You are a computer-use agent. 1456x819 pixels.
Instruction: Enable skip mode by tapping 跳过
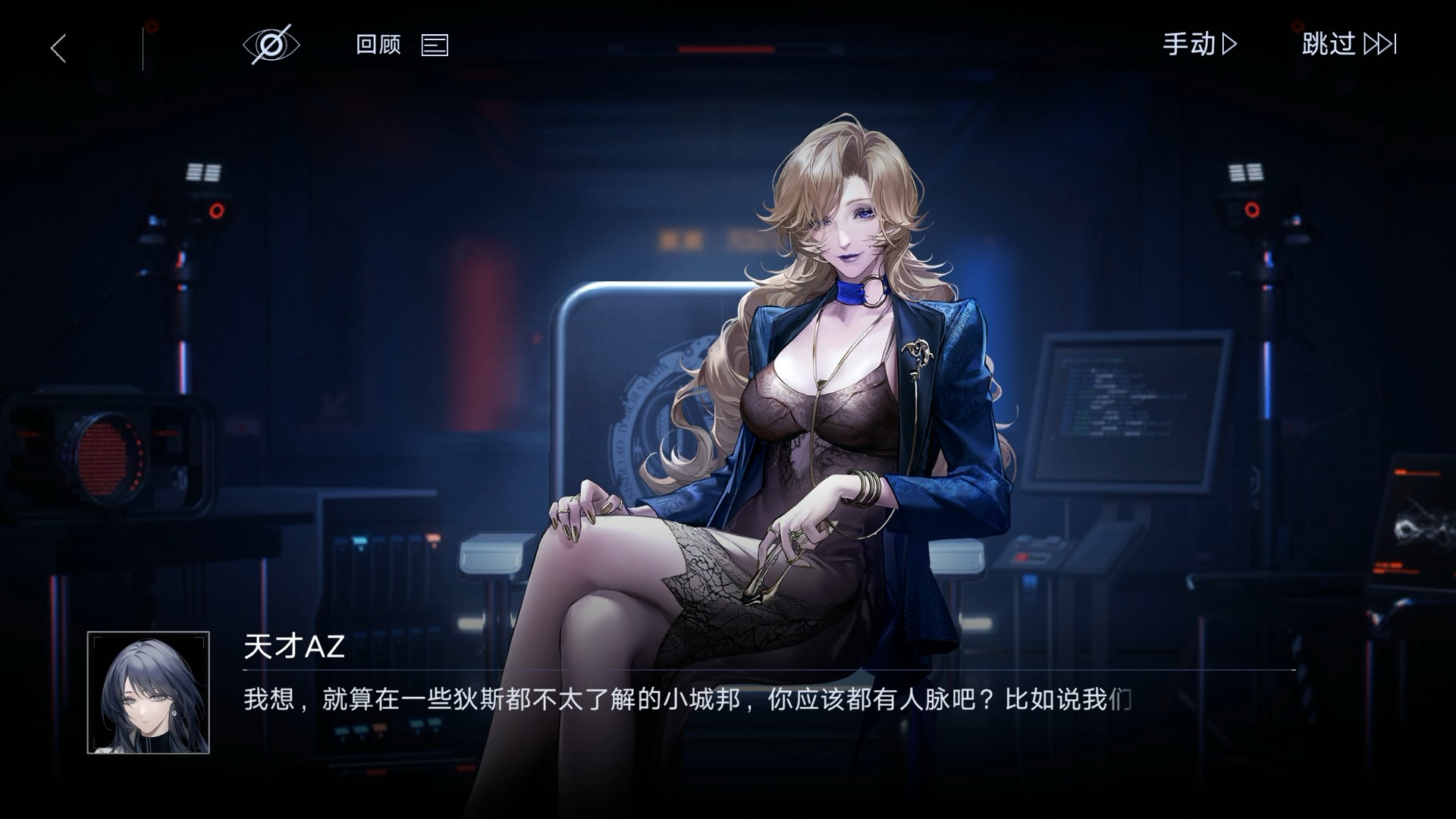point(1329,45)
